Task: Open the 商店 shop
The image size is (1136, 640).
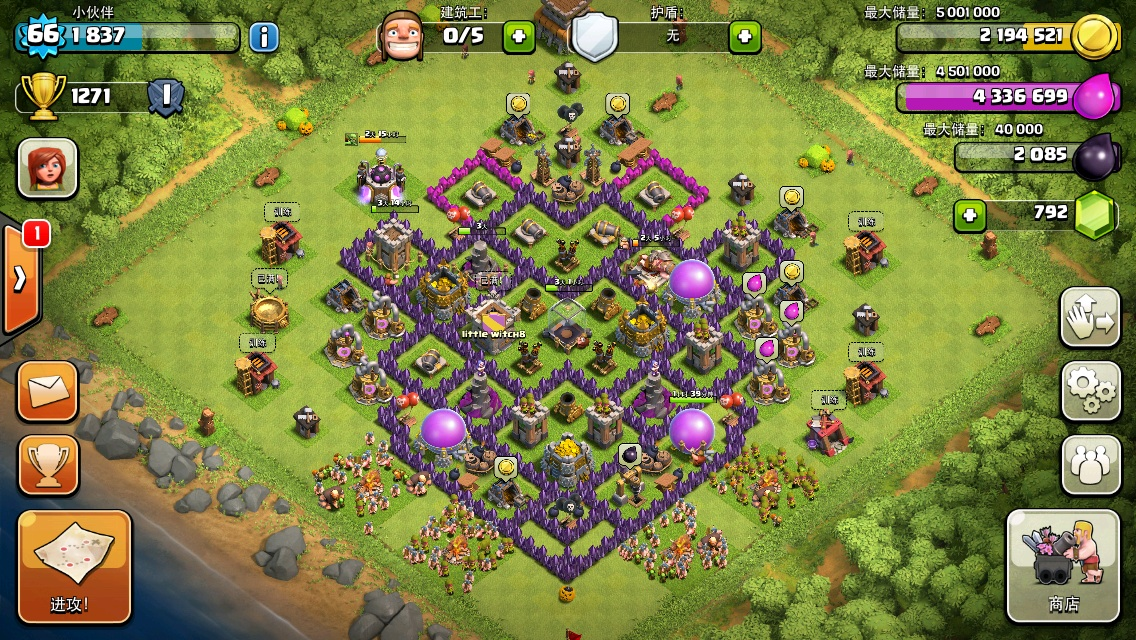Action: pos(1063,565)
